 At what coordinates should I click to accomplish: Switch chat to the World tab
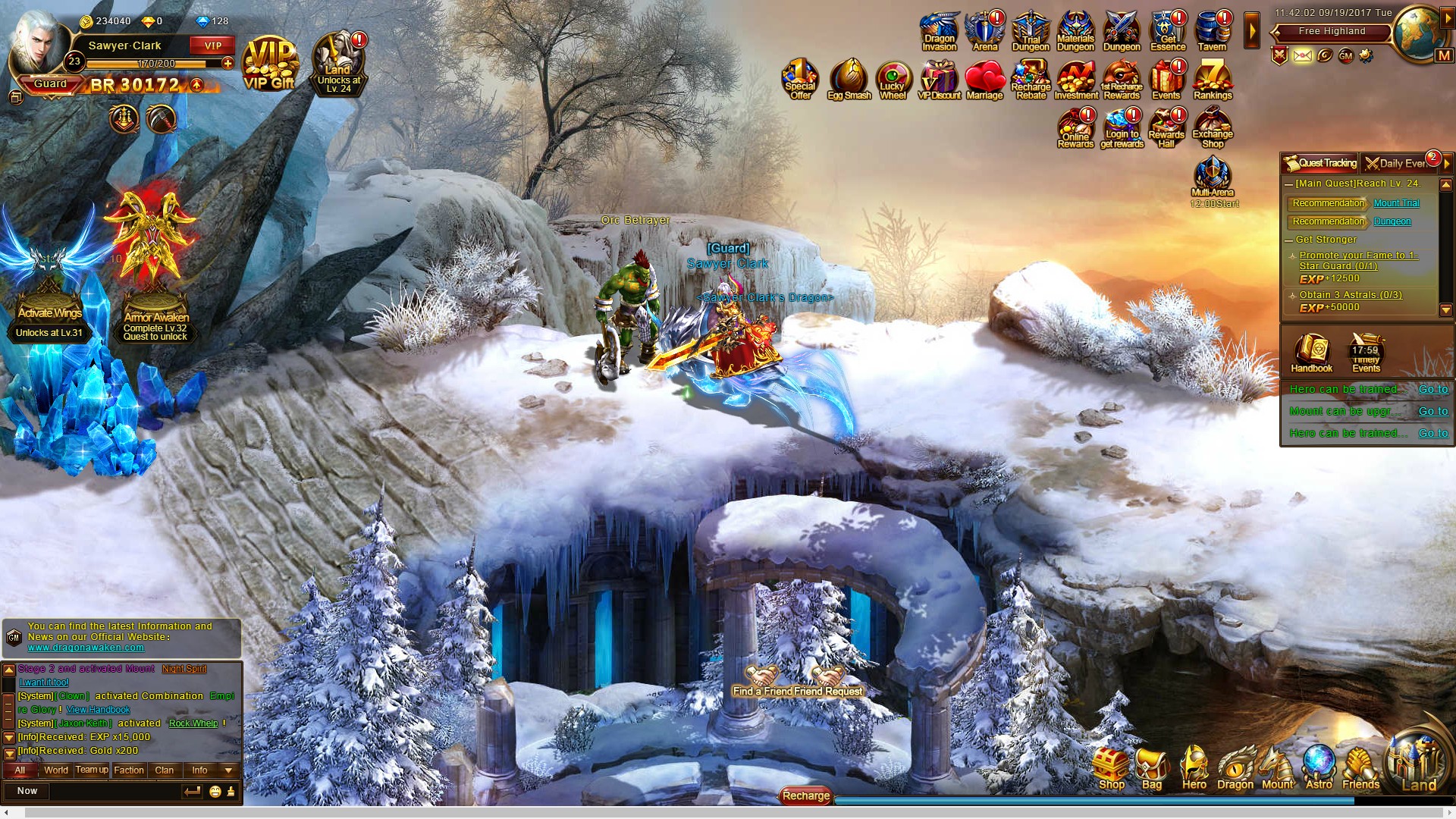click(x=56, y=770)
